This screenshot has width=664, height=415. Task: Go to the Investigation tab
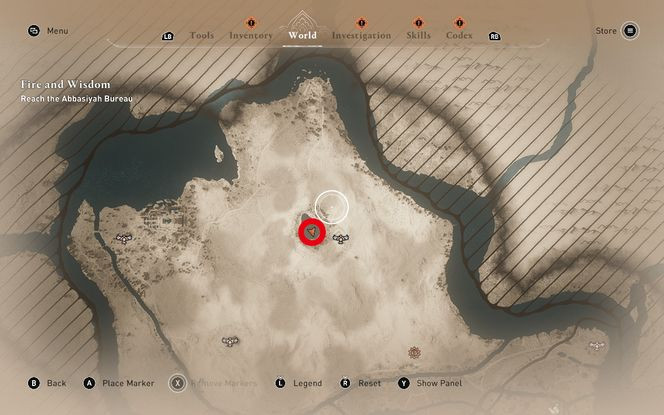click(x=361, y=35)
